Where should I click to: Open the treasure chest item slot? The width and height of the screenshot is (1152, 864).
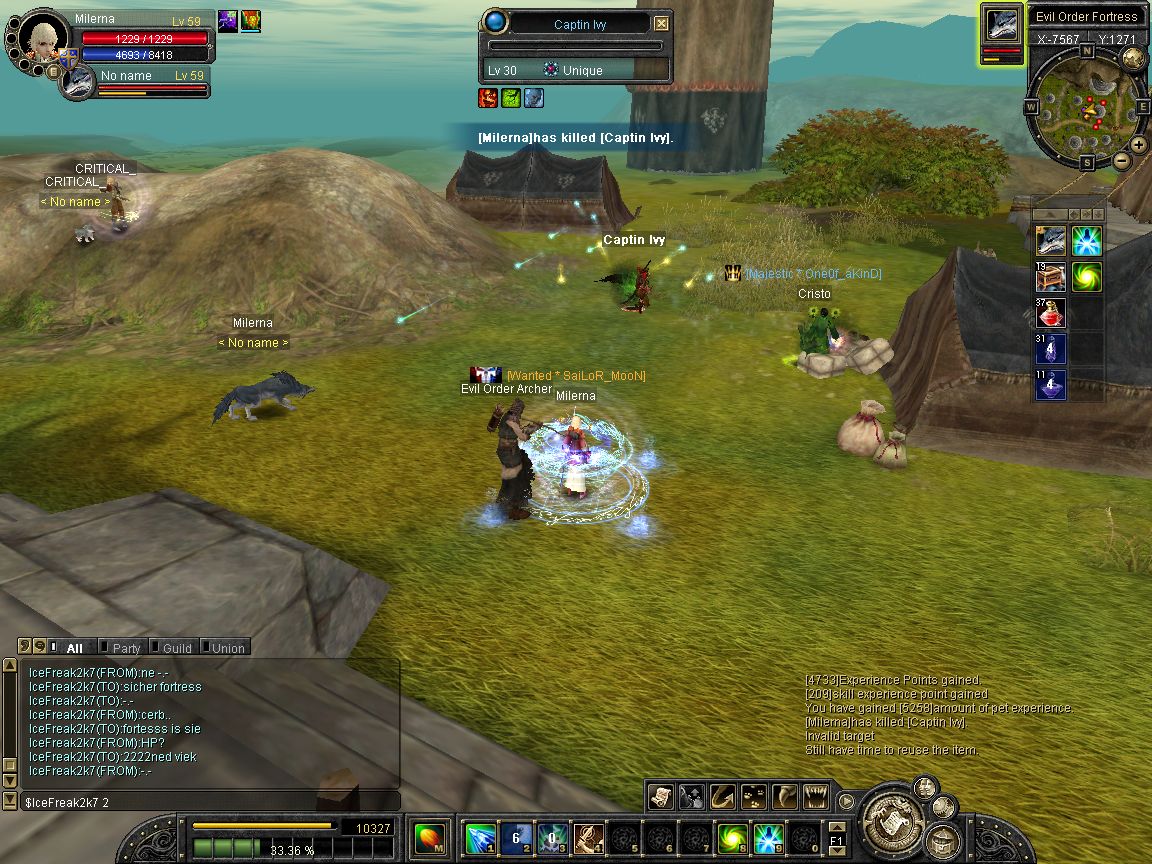click(1050, 276)
